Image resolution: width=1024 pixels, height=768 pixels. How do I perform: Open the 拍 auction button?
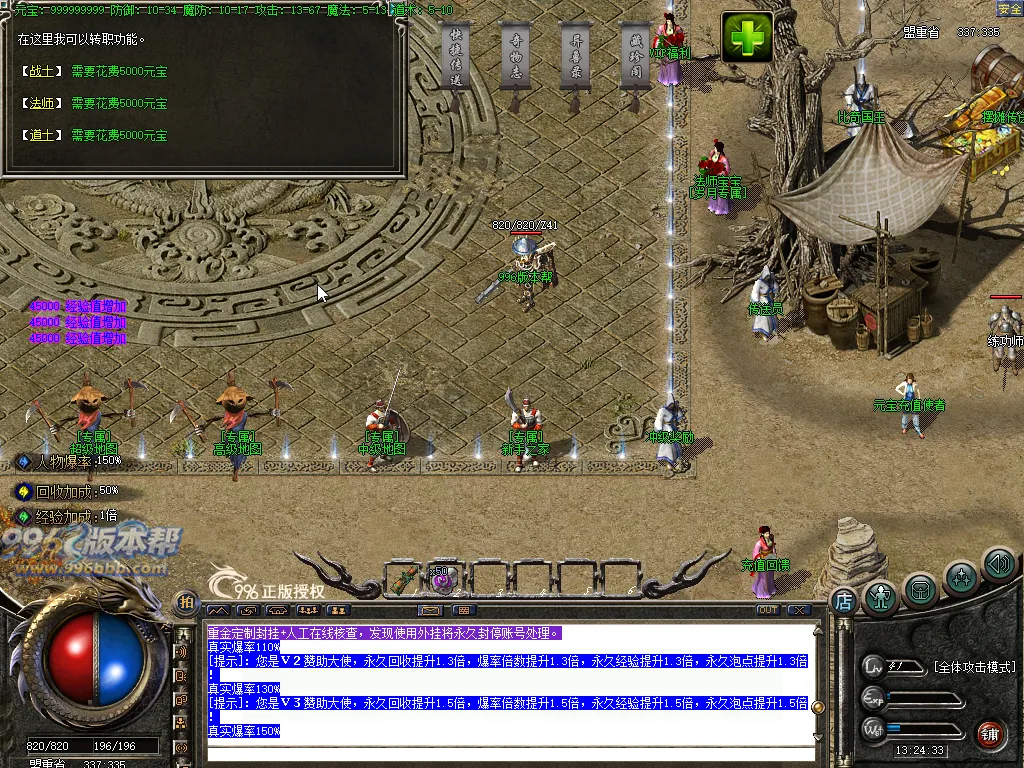point(185,602)
